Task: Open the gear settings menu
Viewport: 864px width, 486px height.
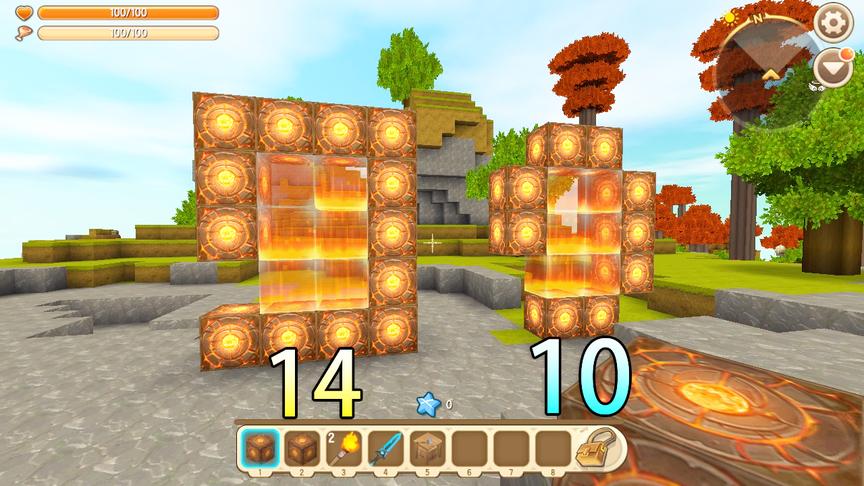Action: click(832, 22)
